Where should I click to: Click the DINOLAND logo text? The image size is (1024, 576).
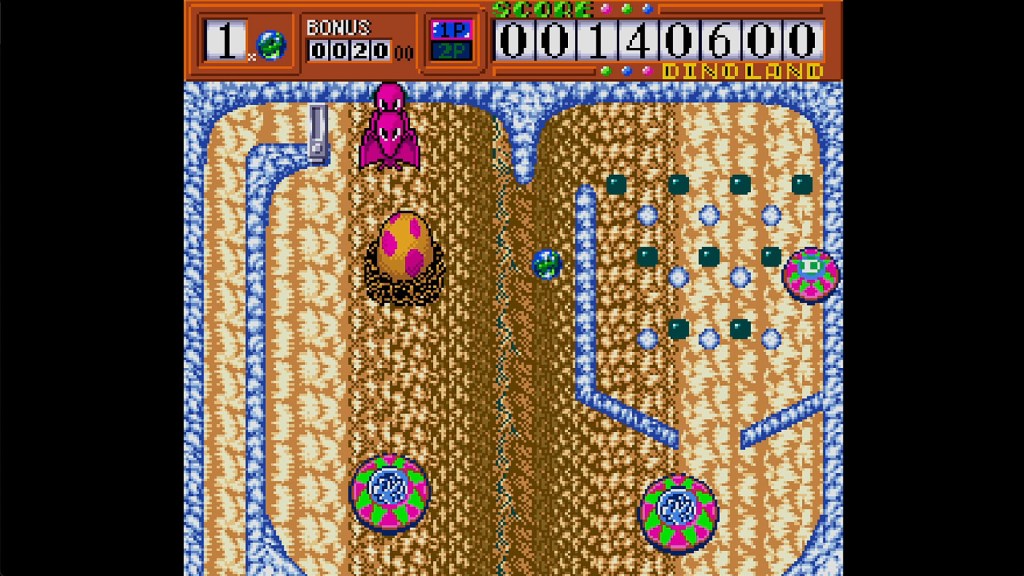743,71
